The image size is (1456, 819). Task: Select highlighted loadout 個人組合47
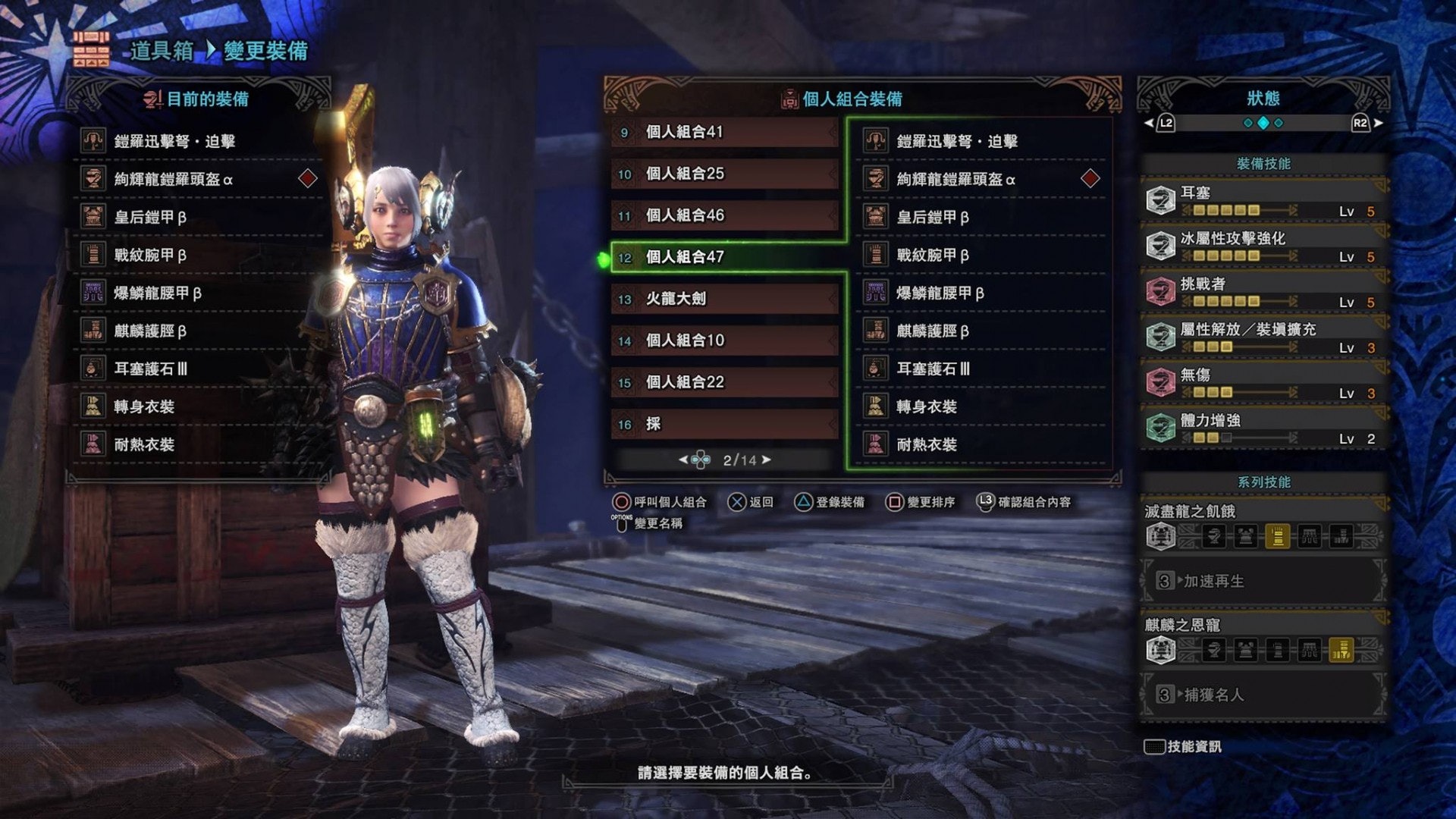click(x=724, y=257)
